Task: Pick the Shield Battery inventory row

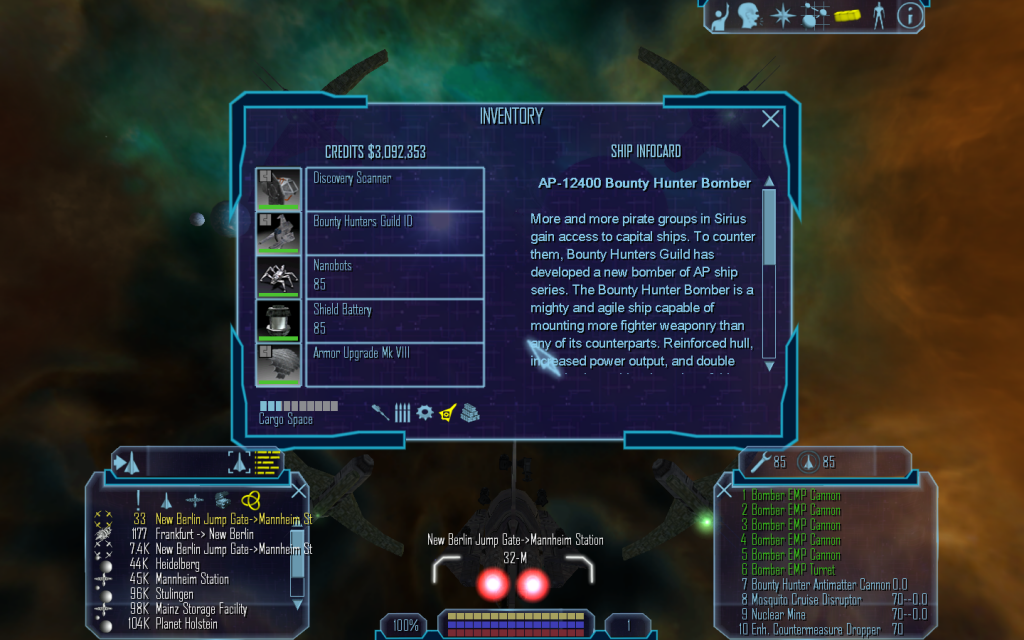Action: click(x=395, y=319)
